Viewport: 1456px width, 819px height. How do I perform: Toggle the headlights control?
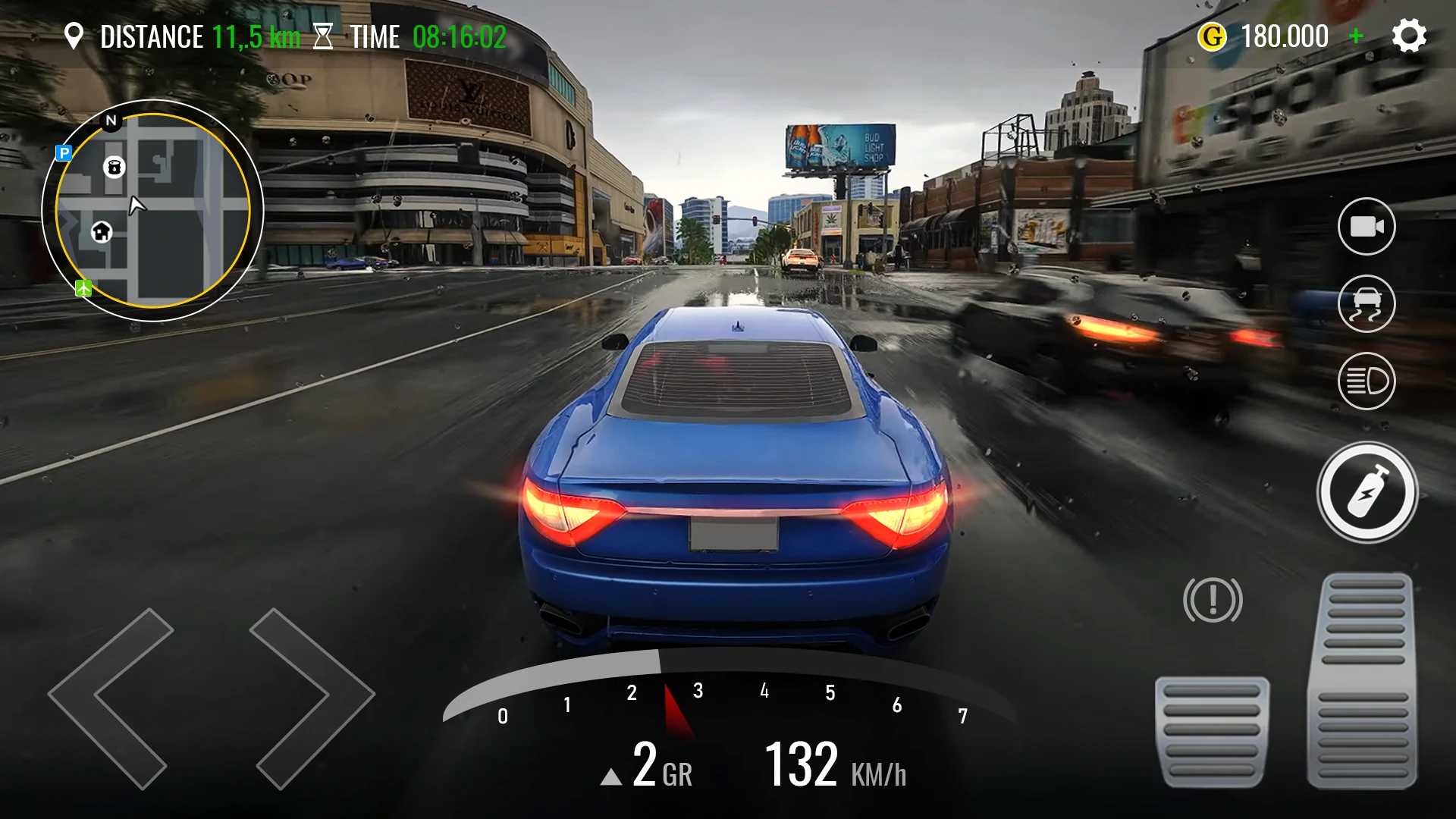1366,381
